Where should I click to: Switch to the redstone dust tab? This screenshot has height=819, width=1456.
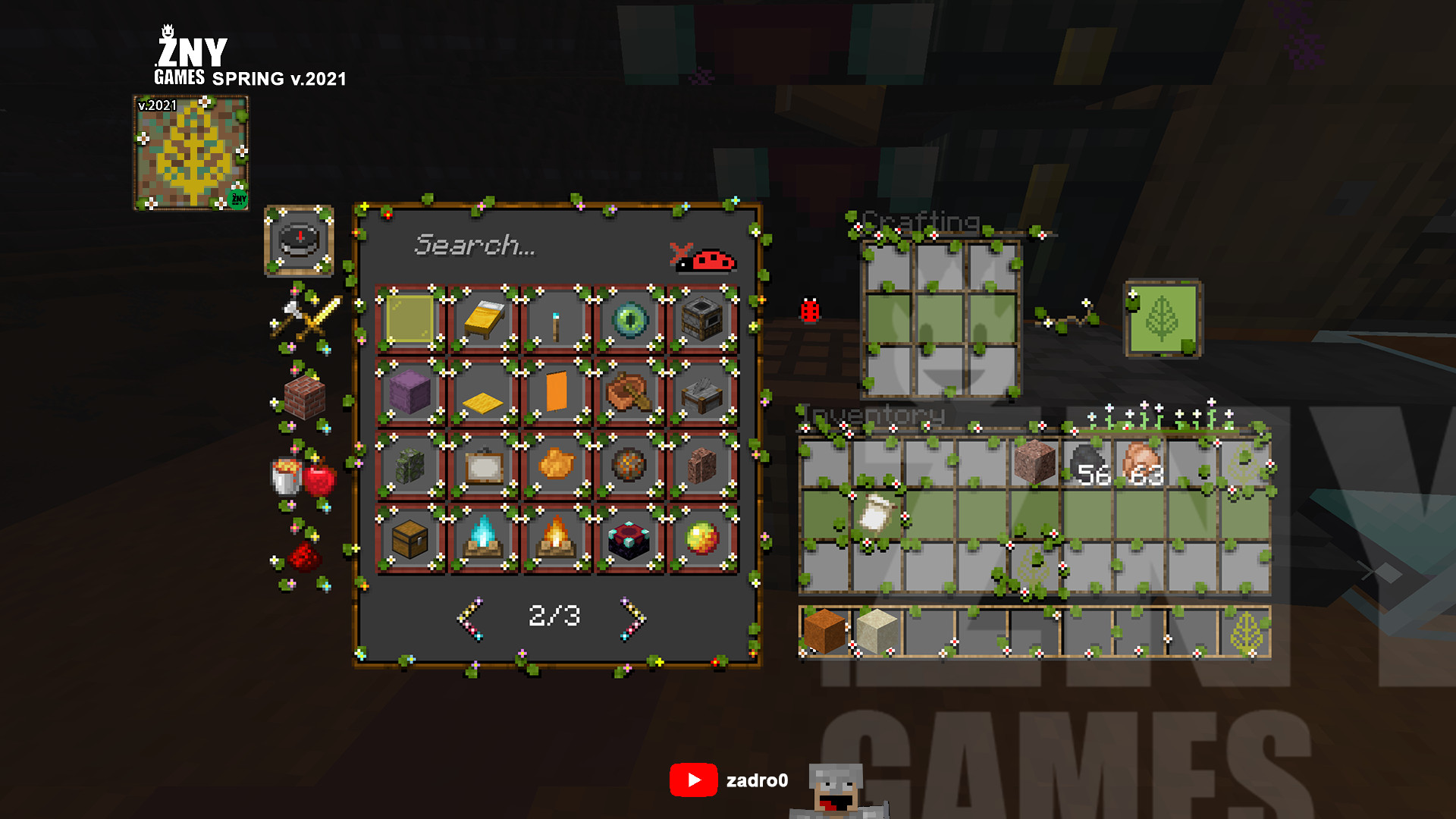303,557
